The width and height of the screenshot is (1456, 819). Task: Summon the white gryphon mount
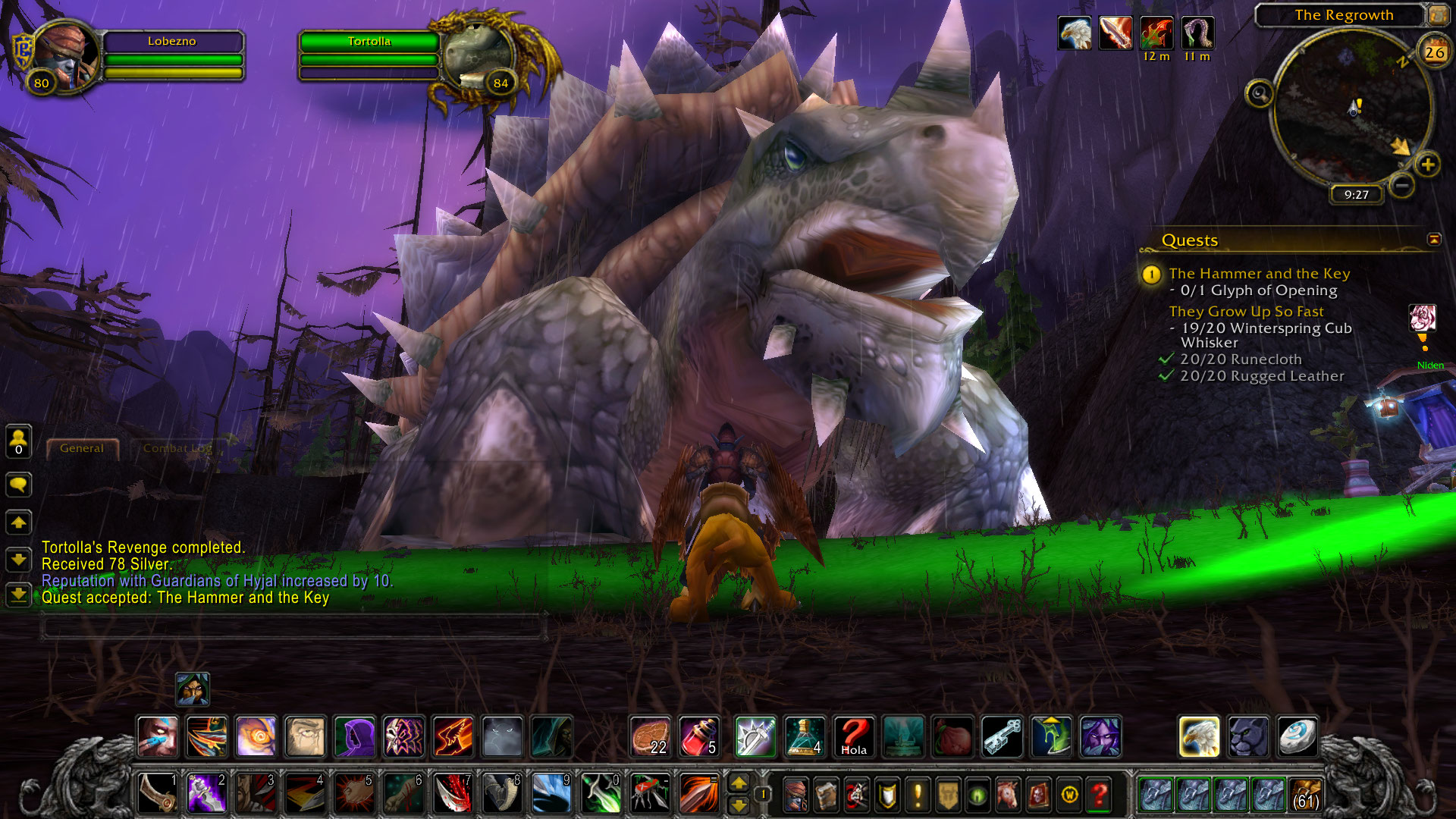1199,736
